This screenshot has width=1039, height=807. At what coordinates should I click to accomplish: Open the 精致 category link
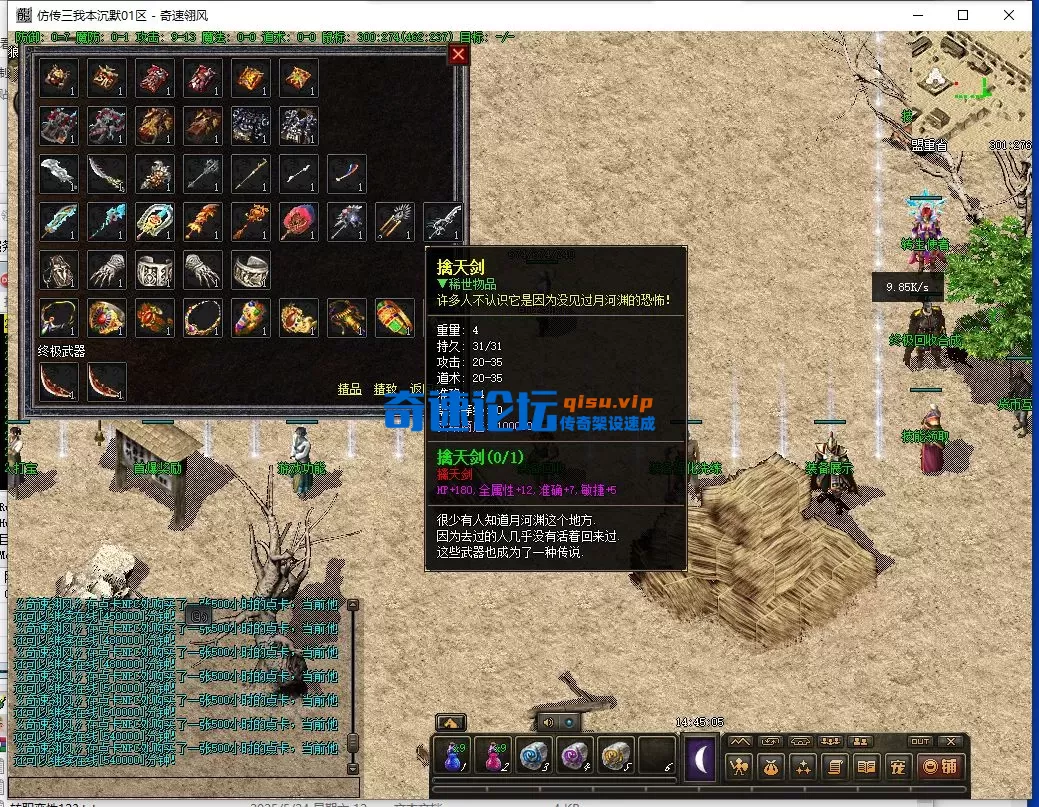(386, 389)
